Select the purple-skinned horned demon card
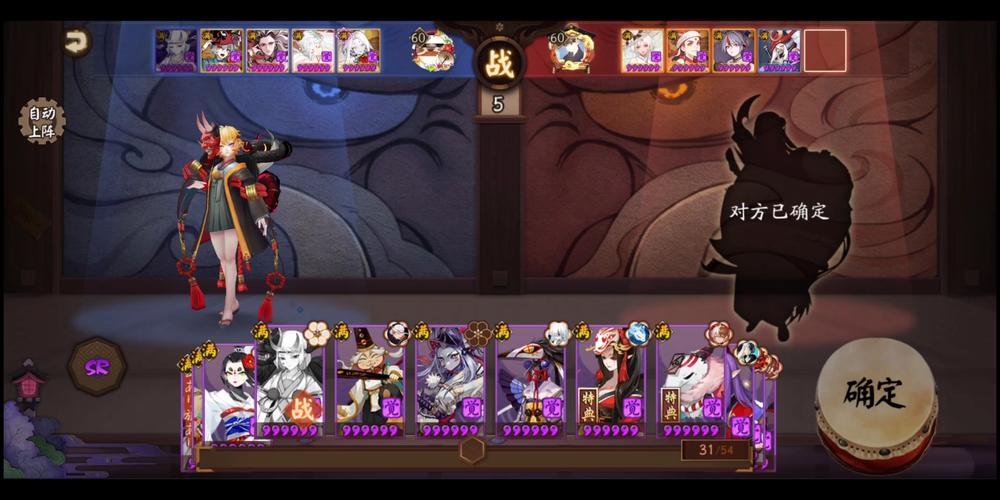This screenshot has width=1000, height=500. [x=449, y=385]
